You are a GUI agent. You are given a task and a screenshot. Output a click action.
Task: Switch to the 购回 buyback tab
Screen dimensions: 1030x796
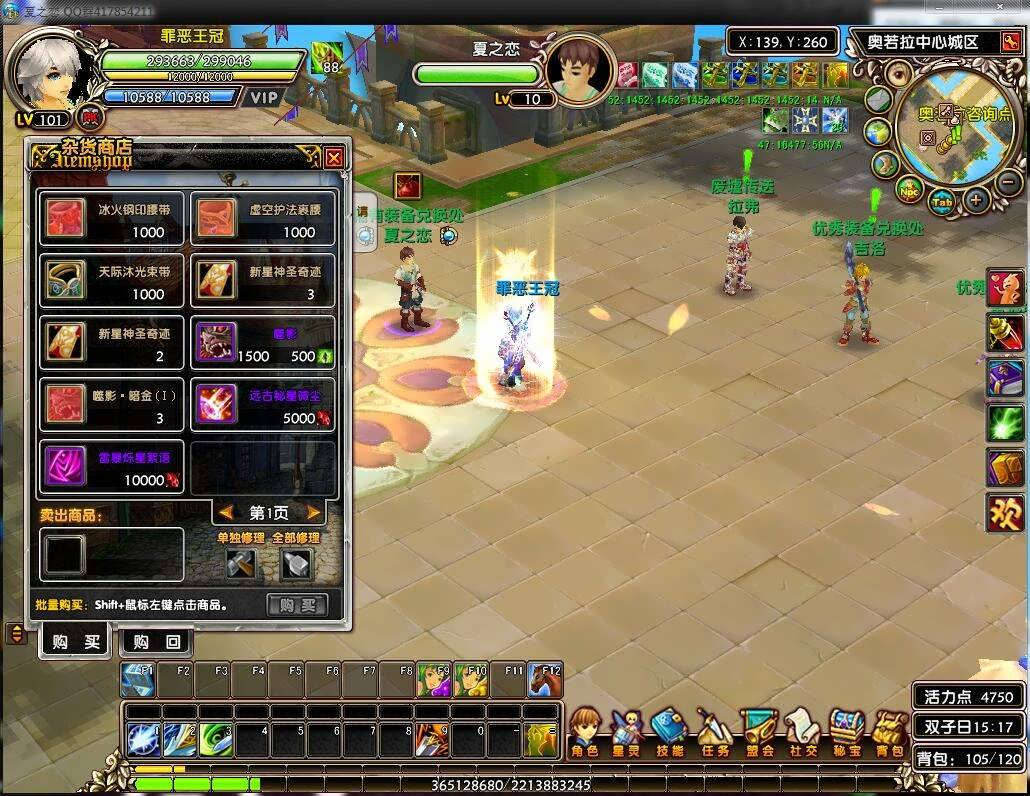tap(157, 642)
